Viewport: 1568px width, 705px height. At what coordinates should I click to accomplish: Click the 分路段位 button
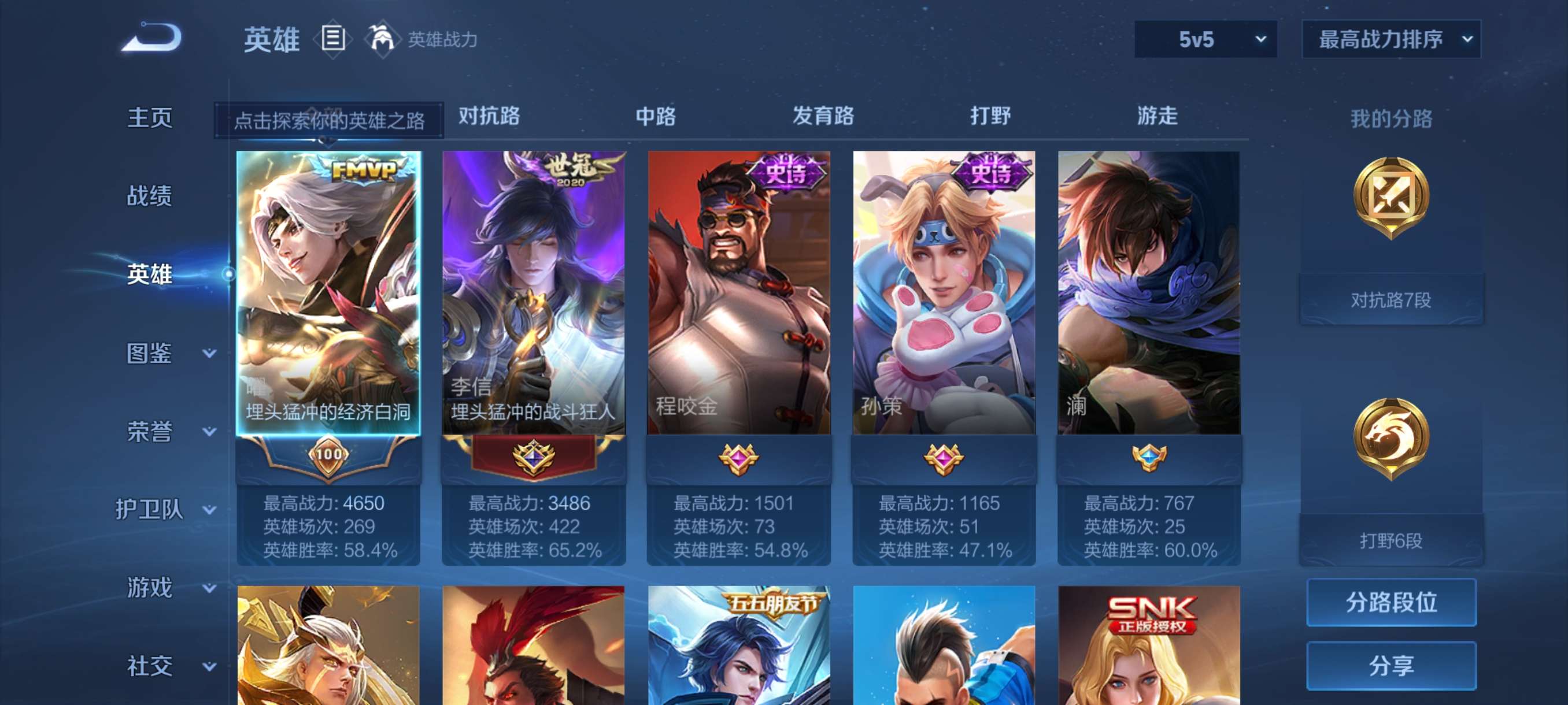click(x=1393, y=603)
